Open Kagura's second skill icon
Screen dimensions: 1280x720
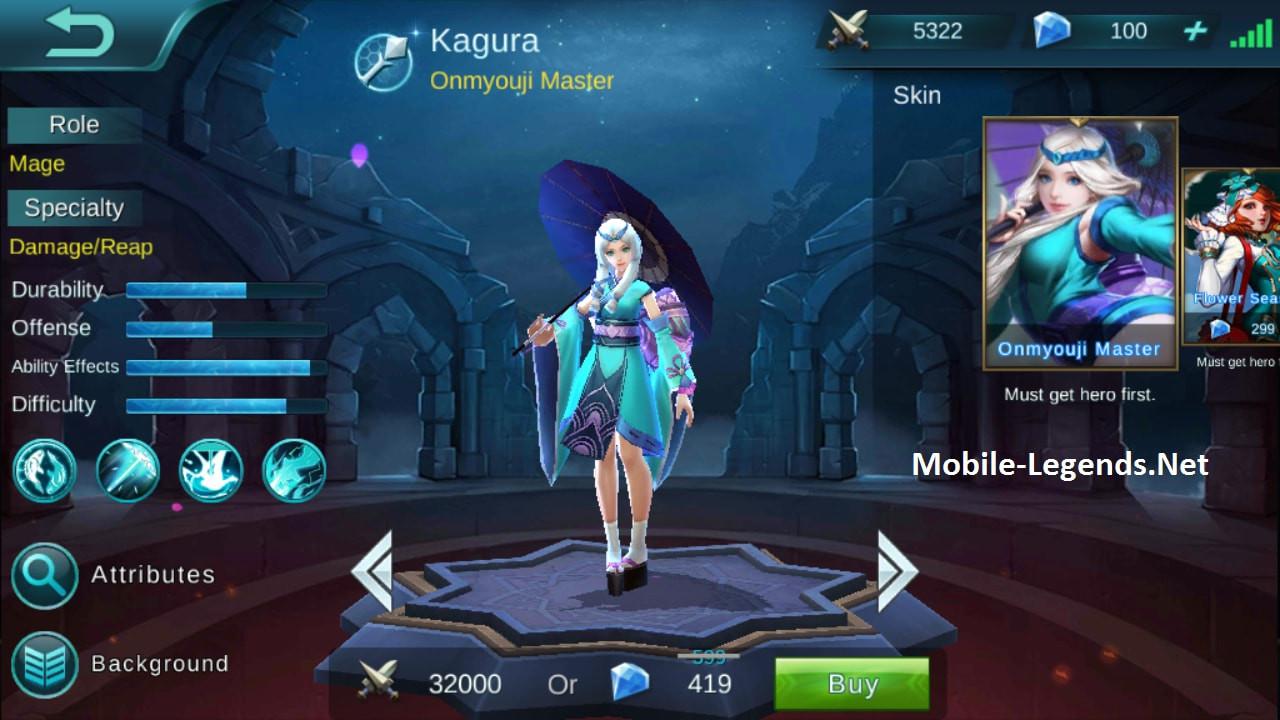127,470
